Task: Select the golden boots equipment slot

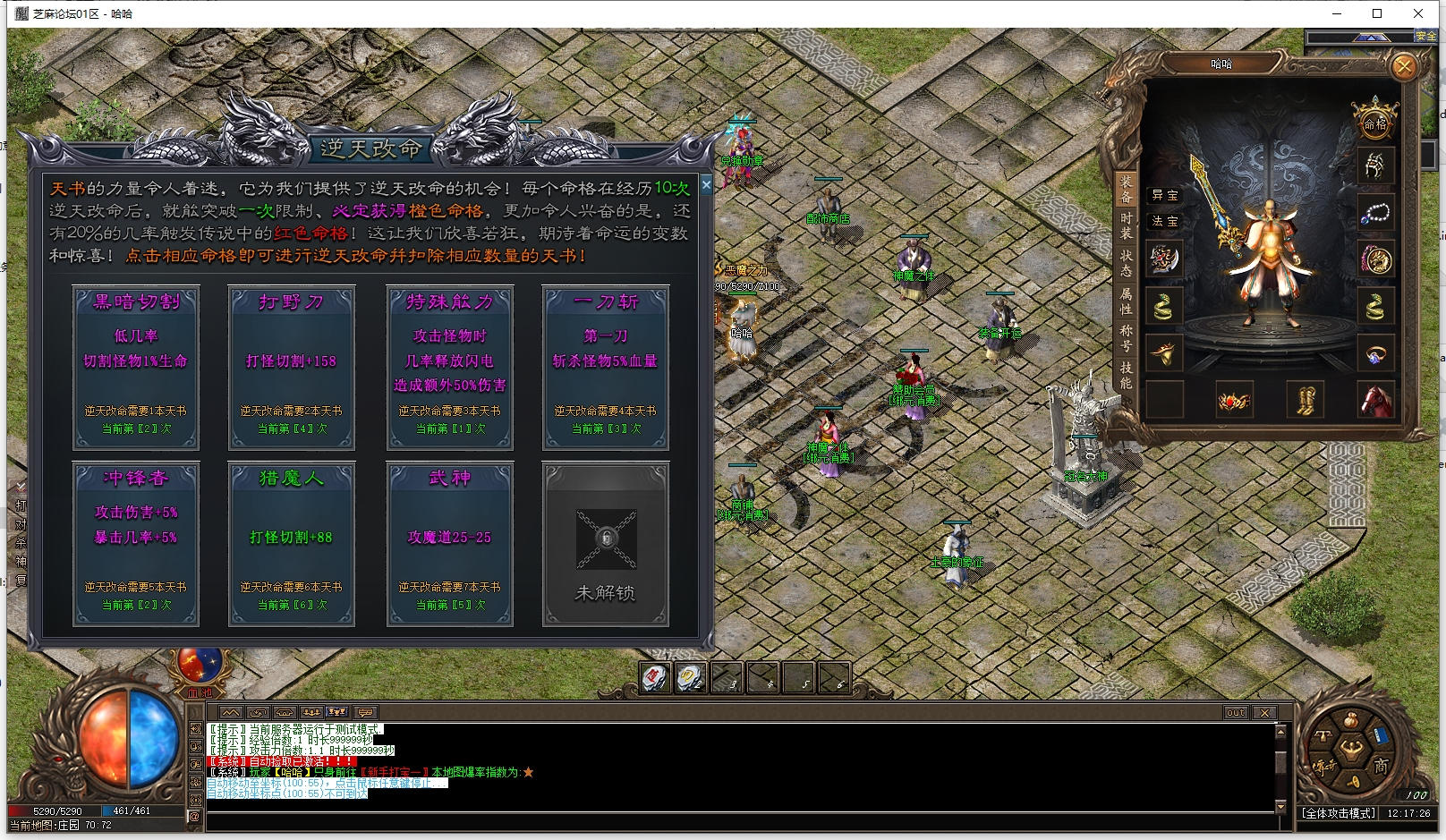Action: (1305, 399)
